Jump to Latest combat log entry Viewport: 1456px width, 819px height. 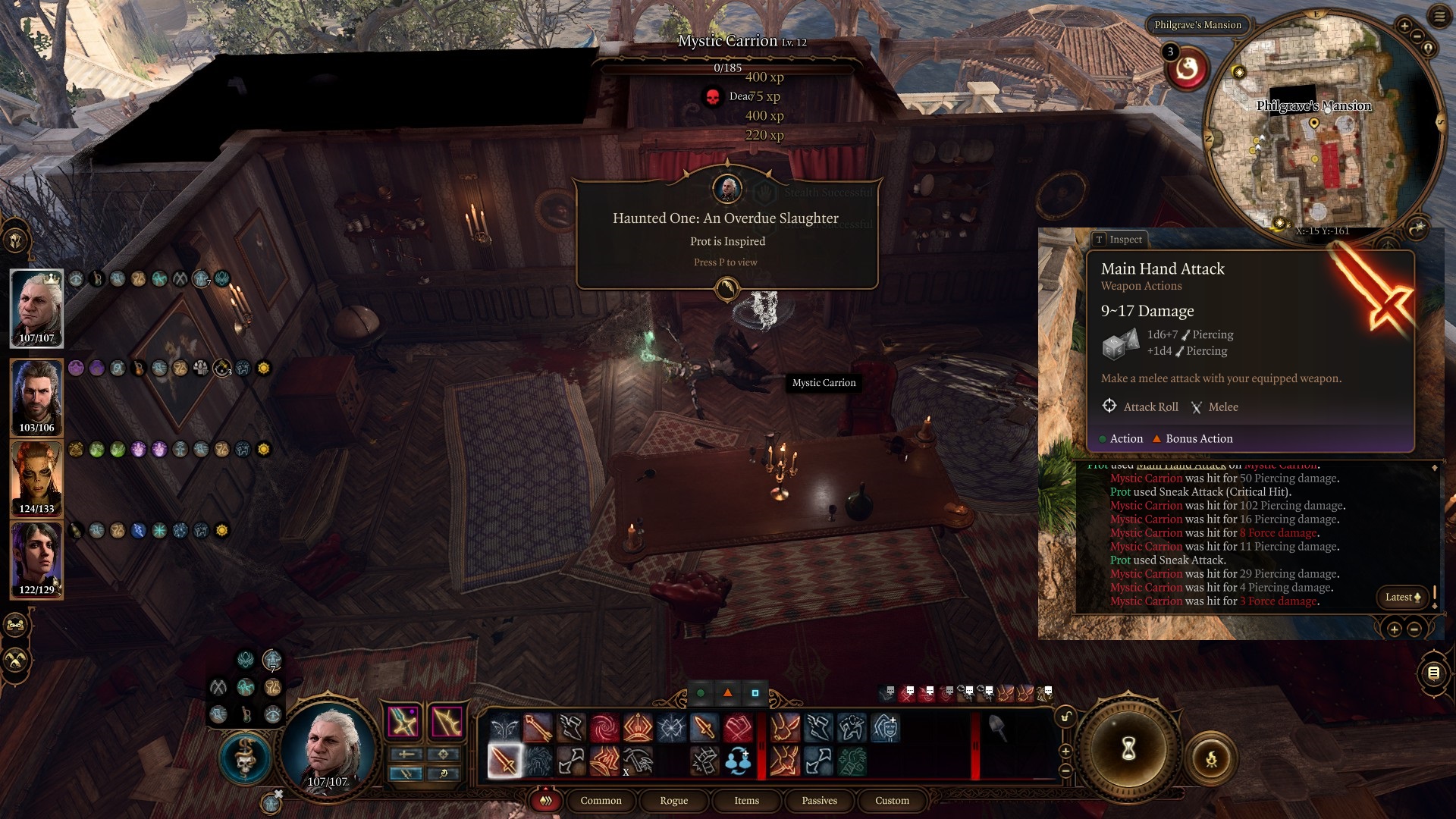click(1402, 597)
